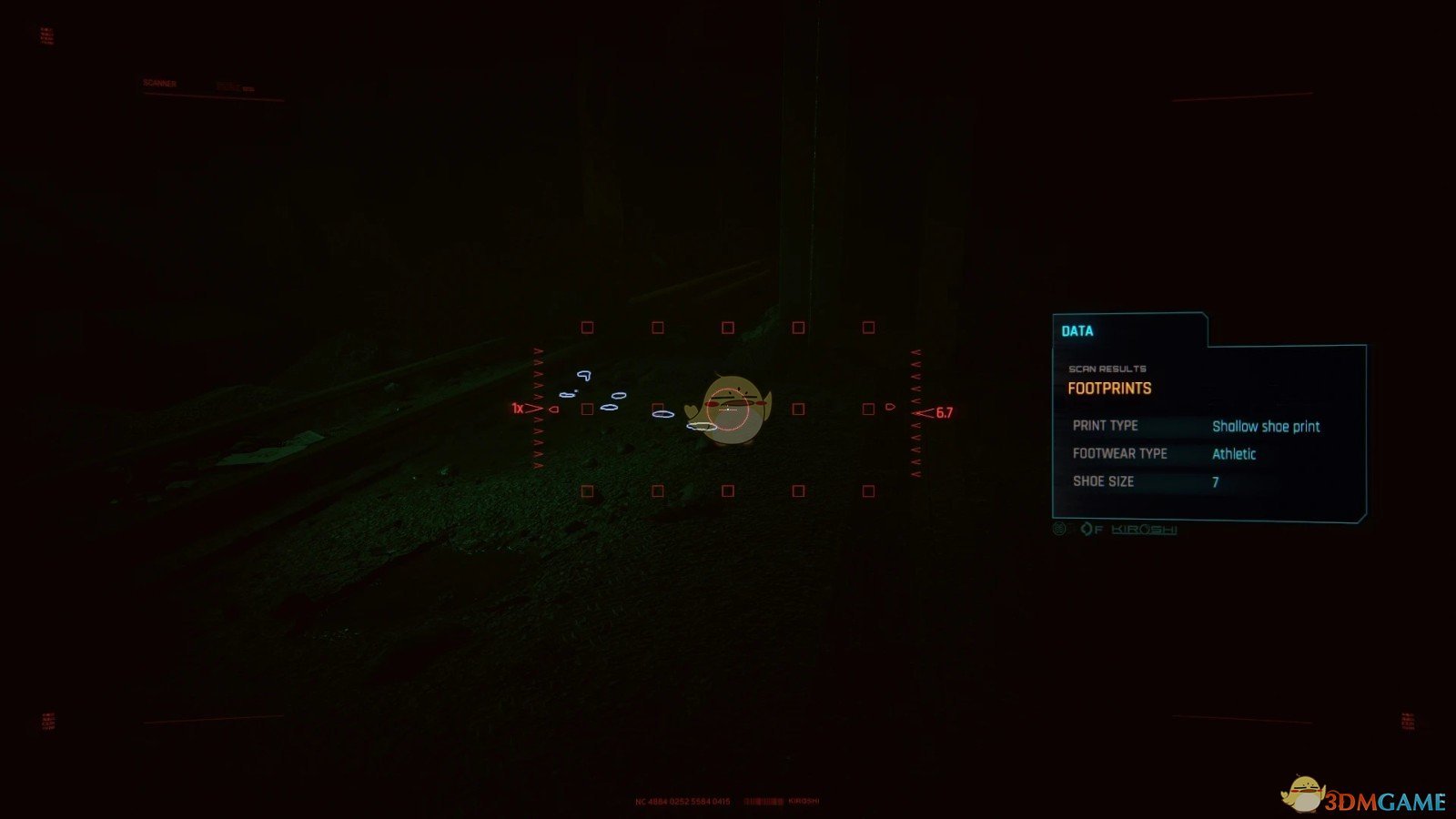
Task: Click the Shallow shoe print value
Action: pos(1267,426)
